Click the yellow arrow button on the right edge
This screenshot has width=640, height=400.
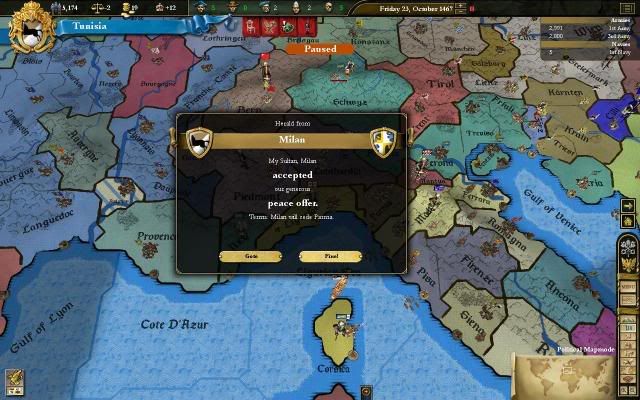(x=629, y=207)
